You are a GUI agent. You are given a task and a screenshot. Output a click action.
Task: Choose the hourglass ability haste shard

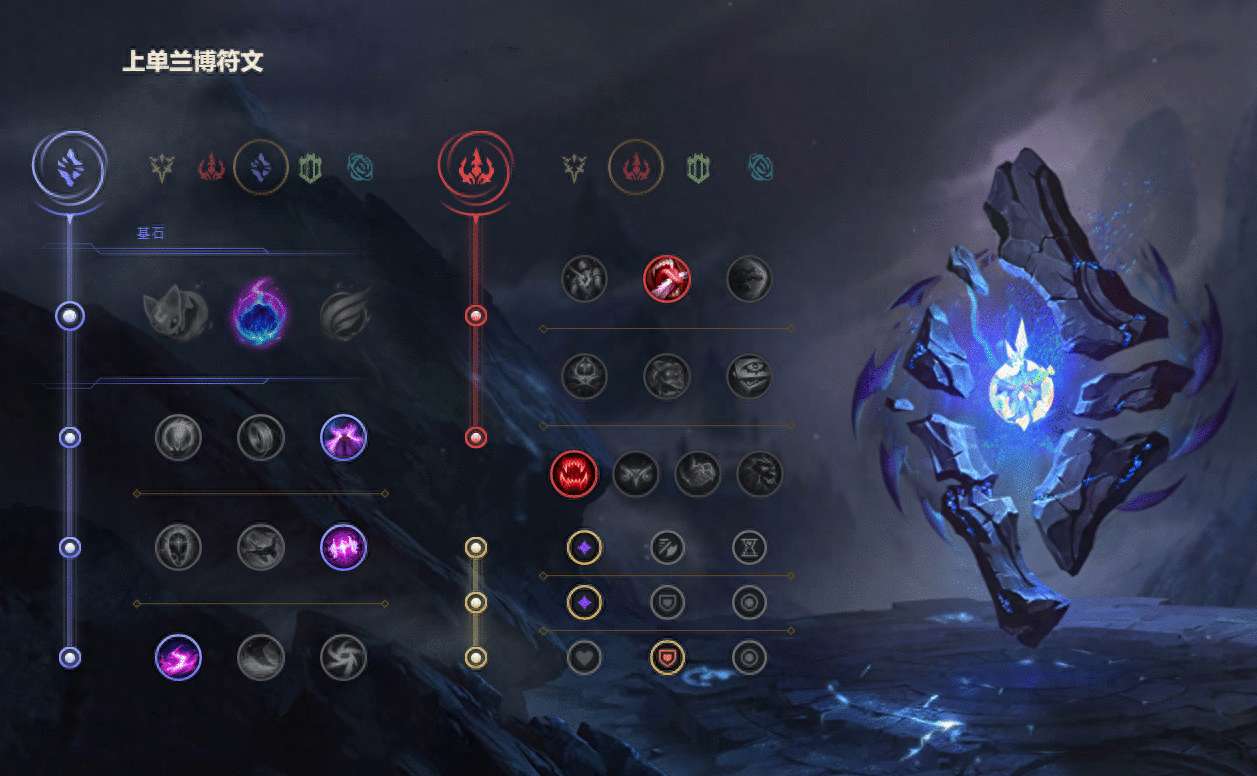pyautogui.click(x=749, y=547)
